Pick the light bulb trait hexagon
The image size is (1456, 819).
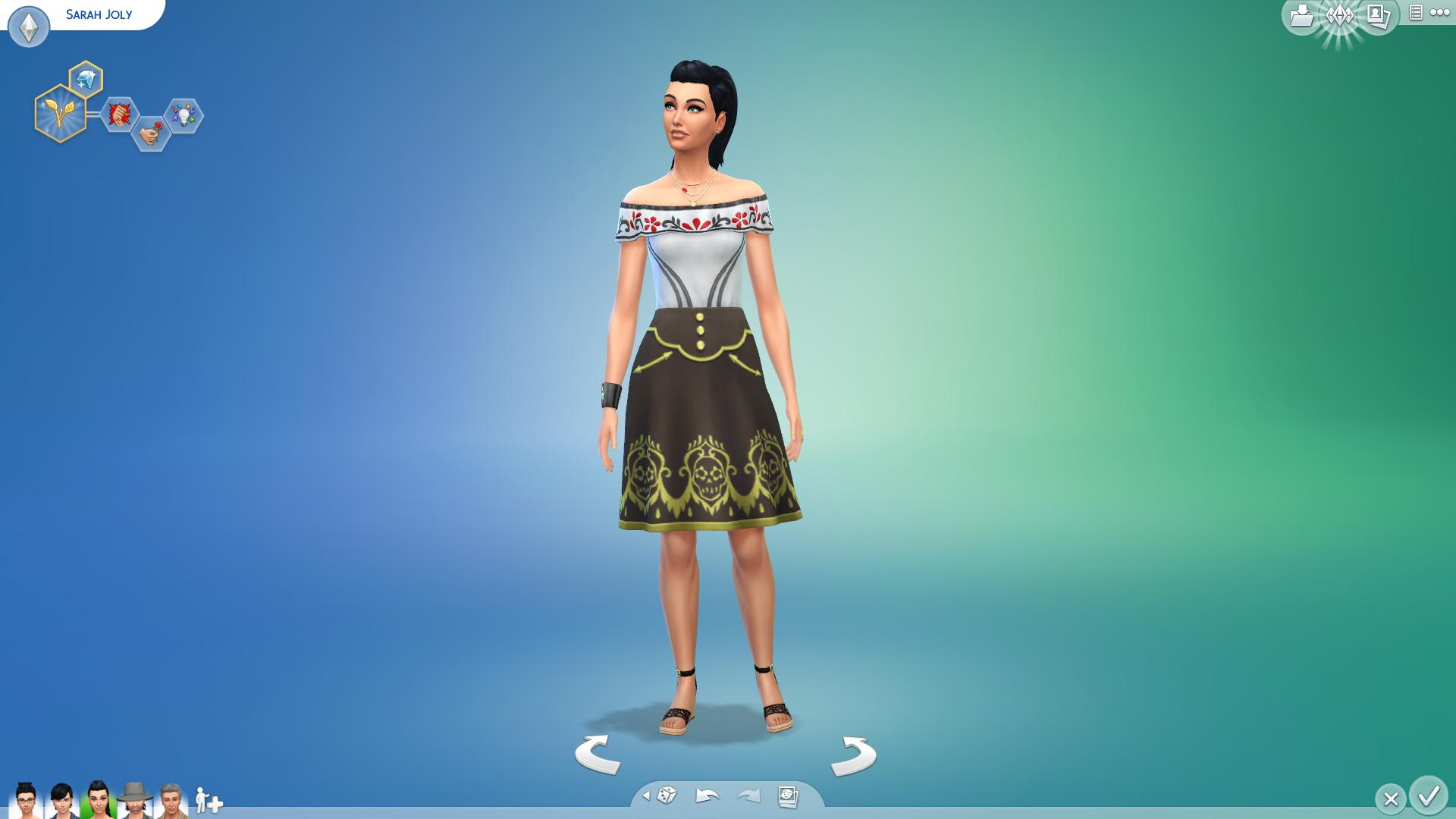point(184,116)
